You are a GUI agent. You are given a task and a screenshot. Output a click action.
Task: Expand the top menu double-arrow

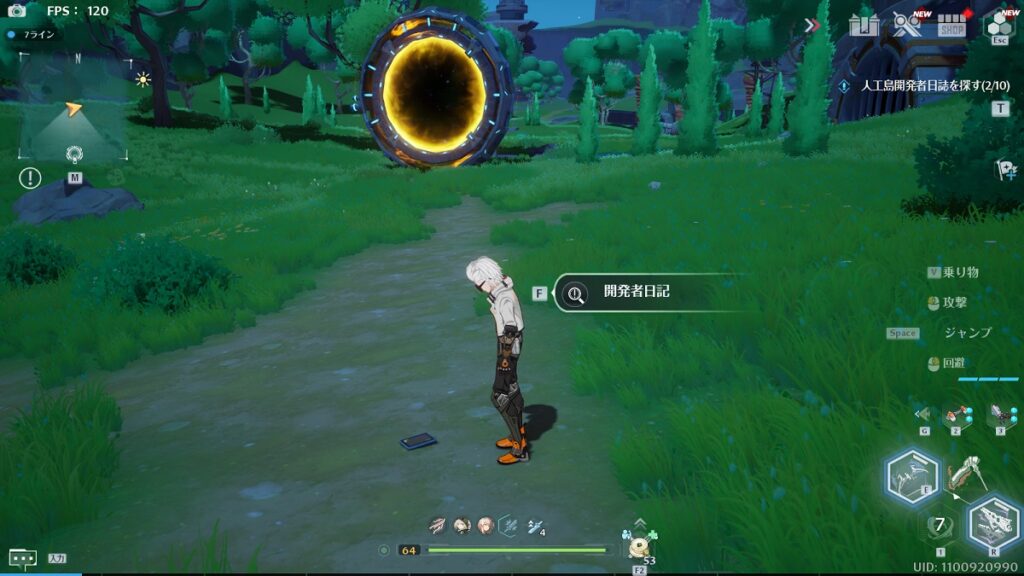(811, 25)
